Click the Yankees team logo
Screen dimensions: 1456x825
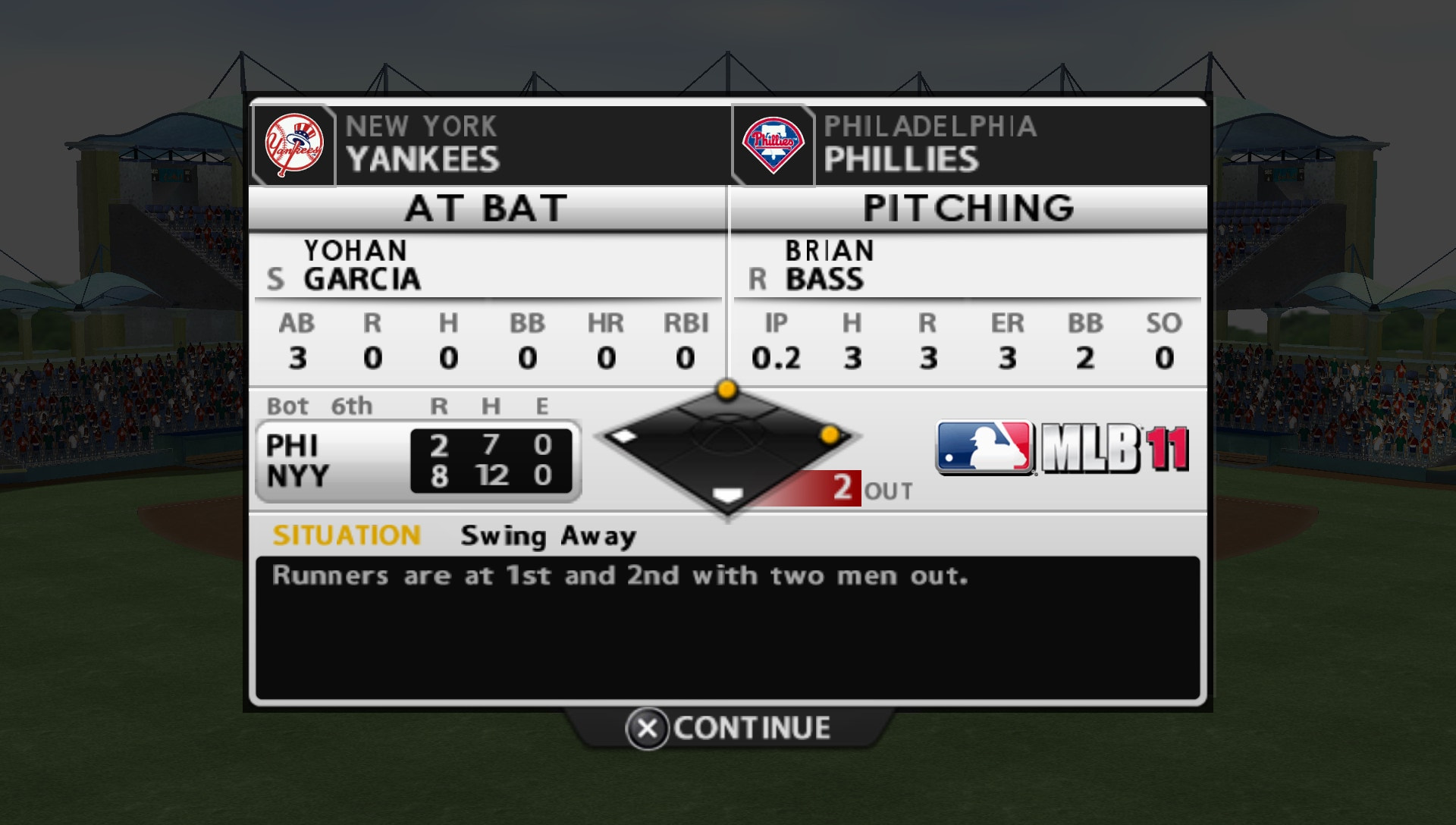click(x=294, y=144)
